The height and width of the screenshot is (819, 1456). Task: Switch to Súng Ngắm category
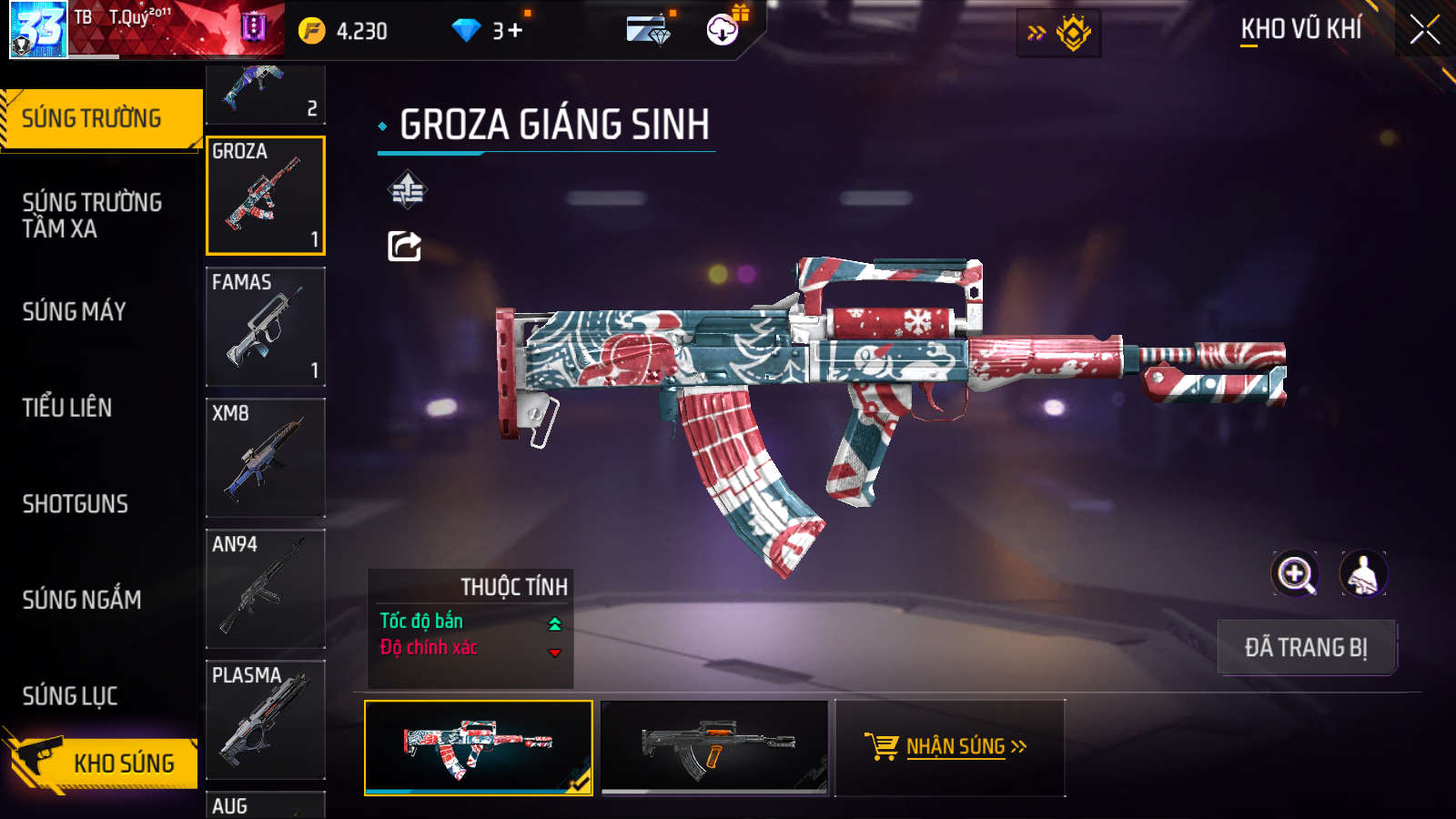tap(82, 600)
